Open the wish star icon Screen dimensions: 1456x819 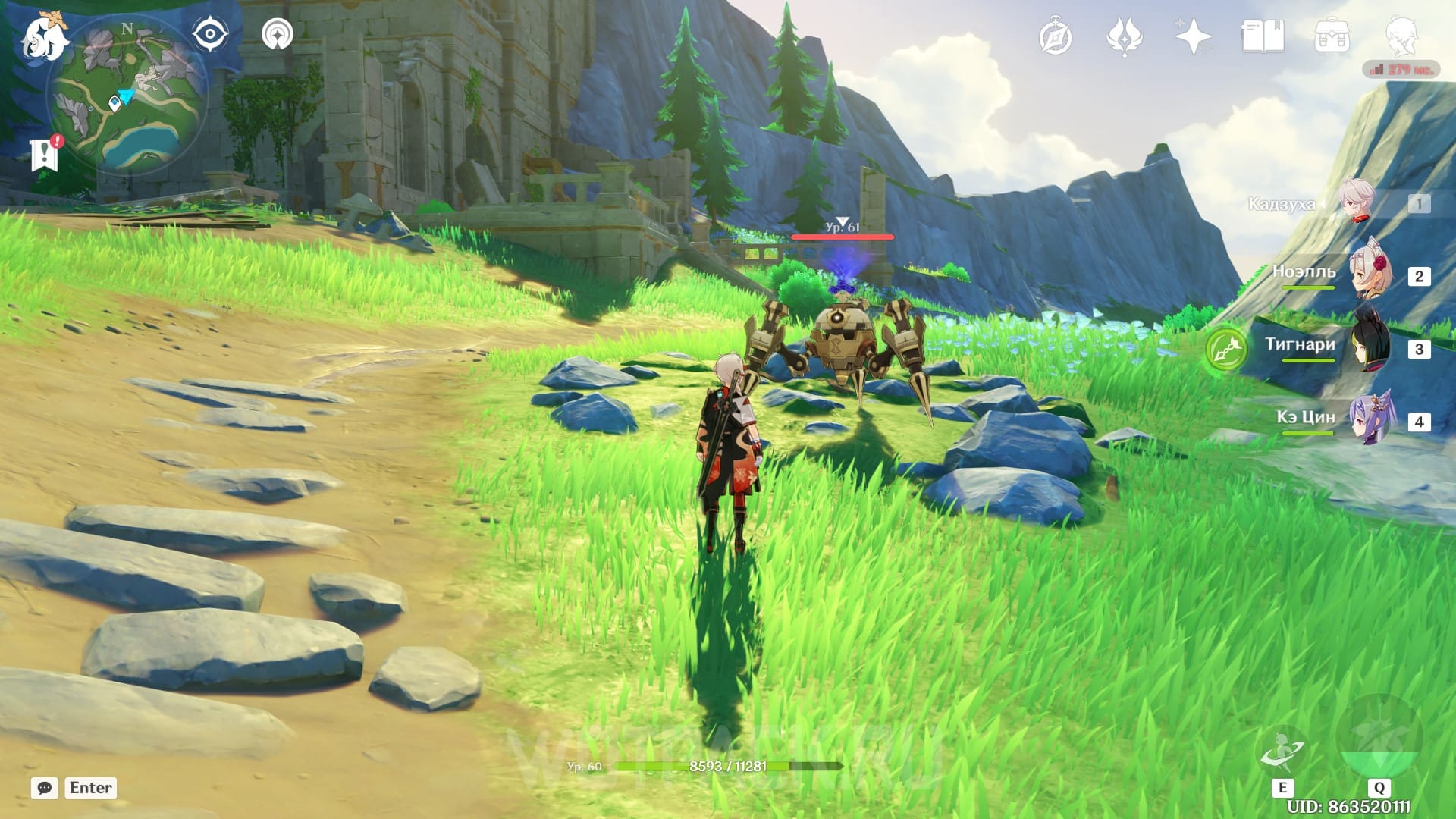tap(1192, 36)
